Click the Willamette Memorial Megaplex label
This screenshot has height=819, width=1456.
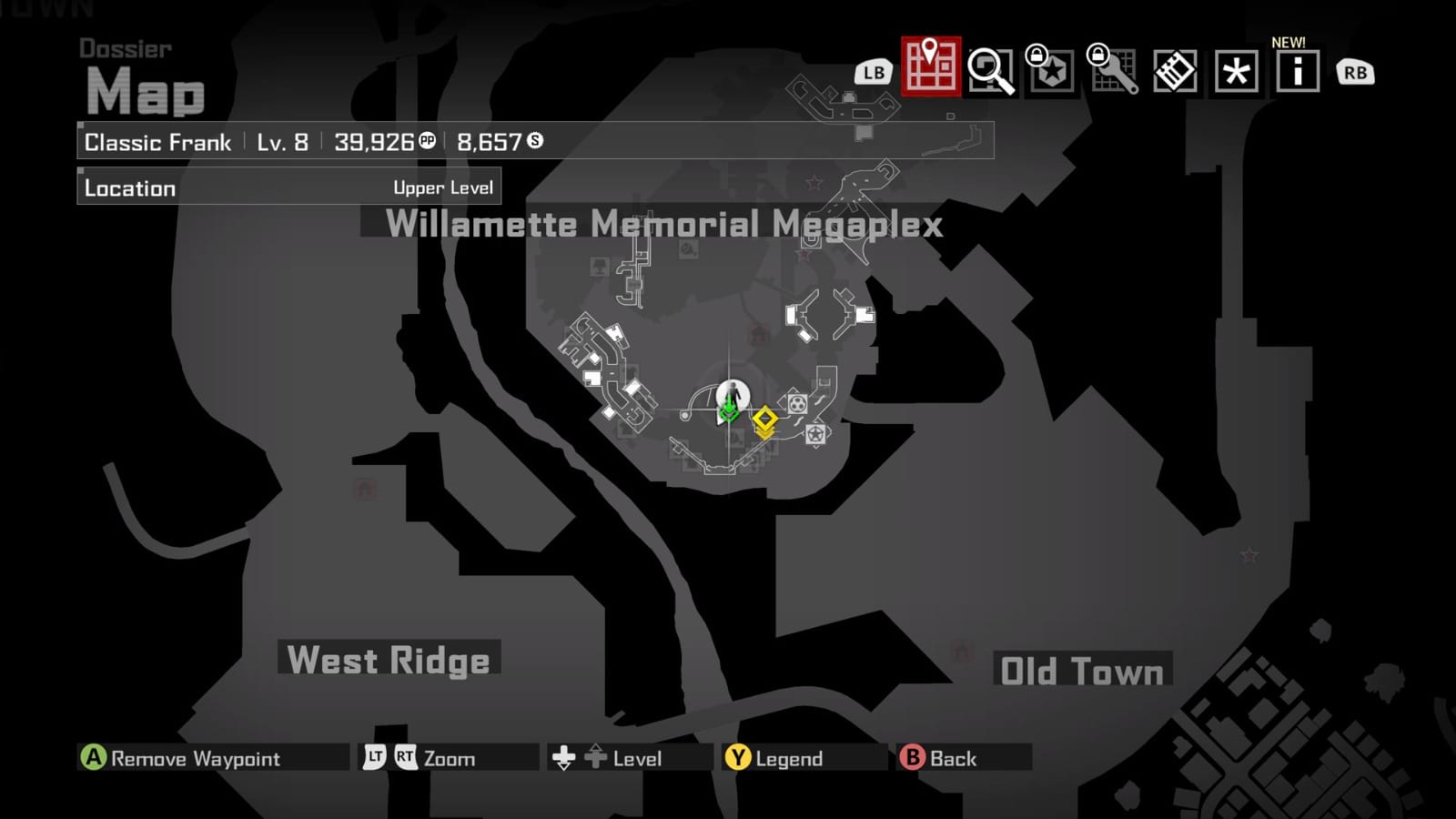(663, 224)
